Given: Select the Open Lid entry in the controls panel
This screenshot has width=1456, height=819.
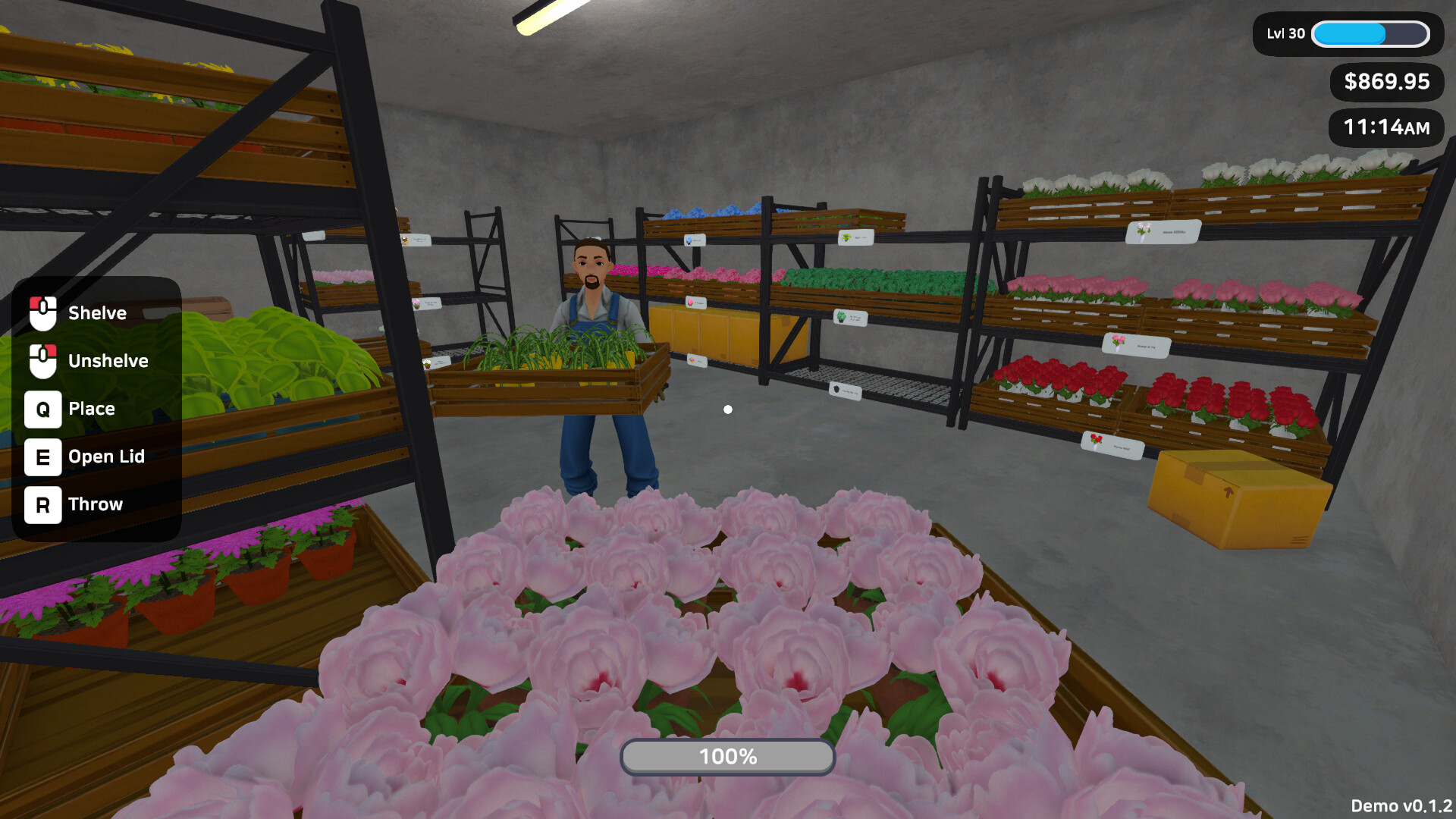Looking at the screenshot, I should coord(105,457).
